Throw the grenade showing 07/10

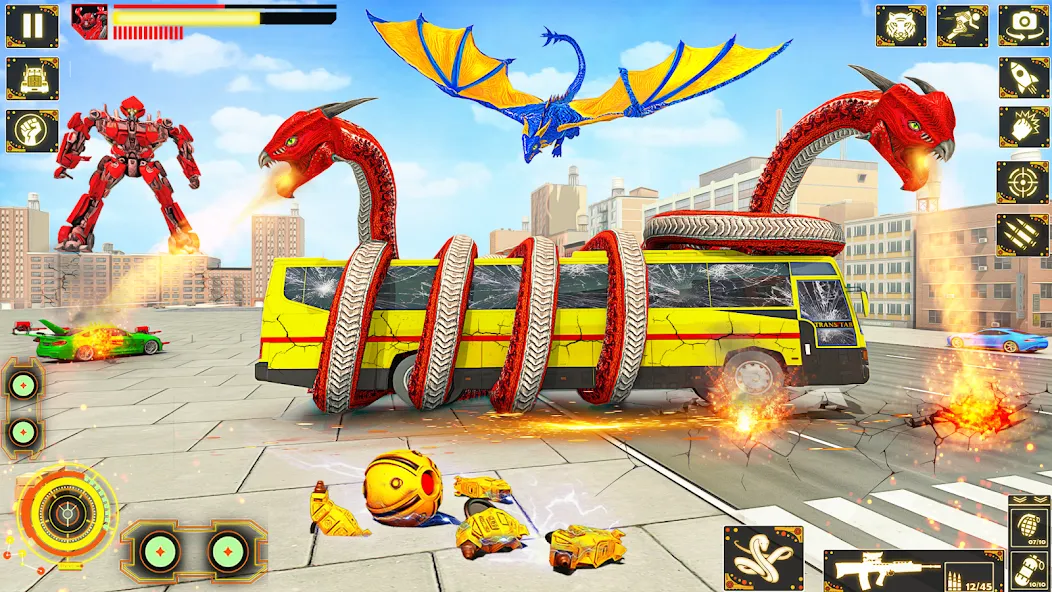click(1029, 527)
